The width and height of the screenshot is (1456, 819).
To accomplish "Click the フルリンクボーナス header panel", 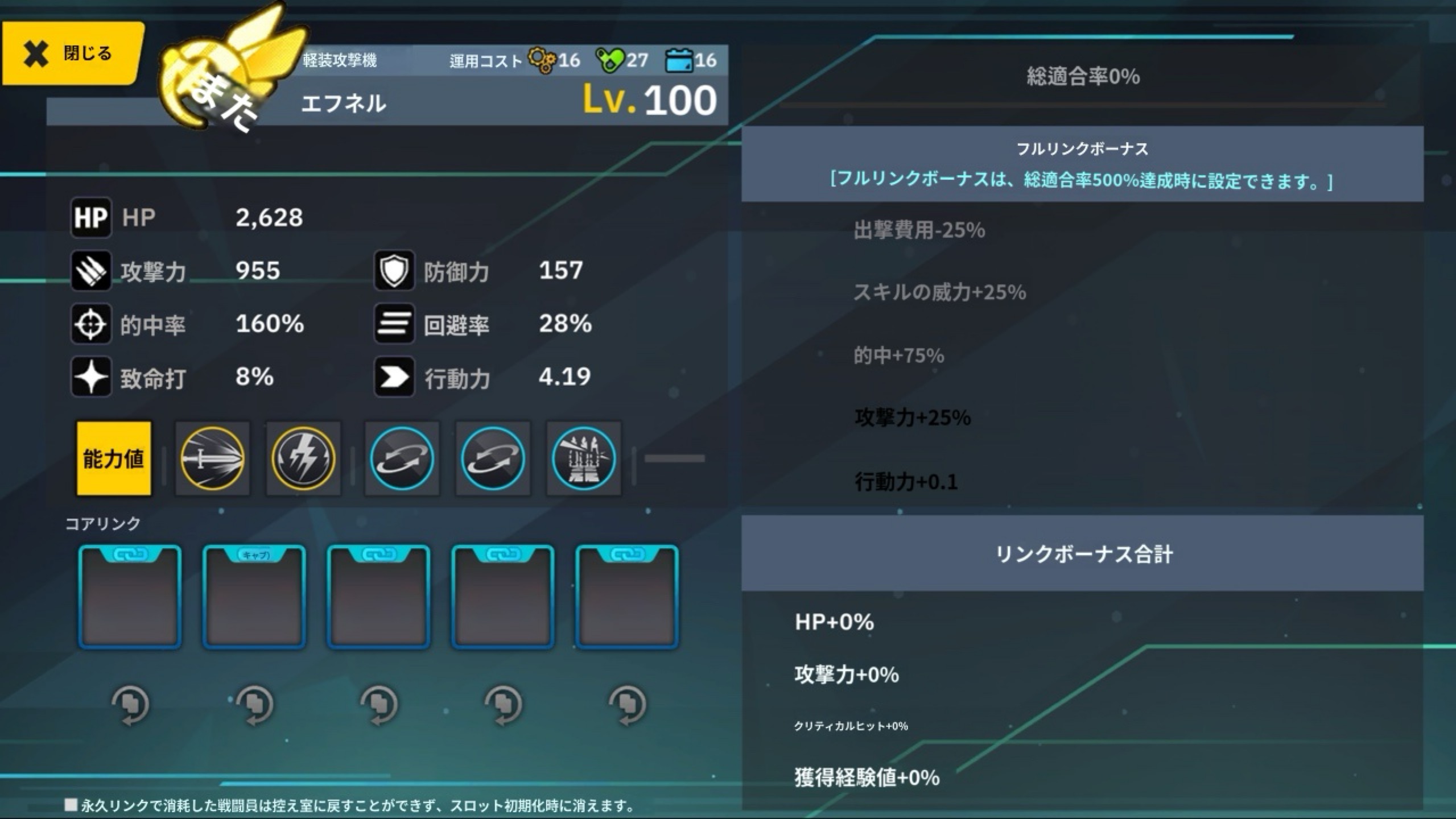I will coord(1082,164).
